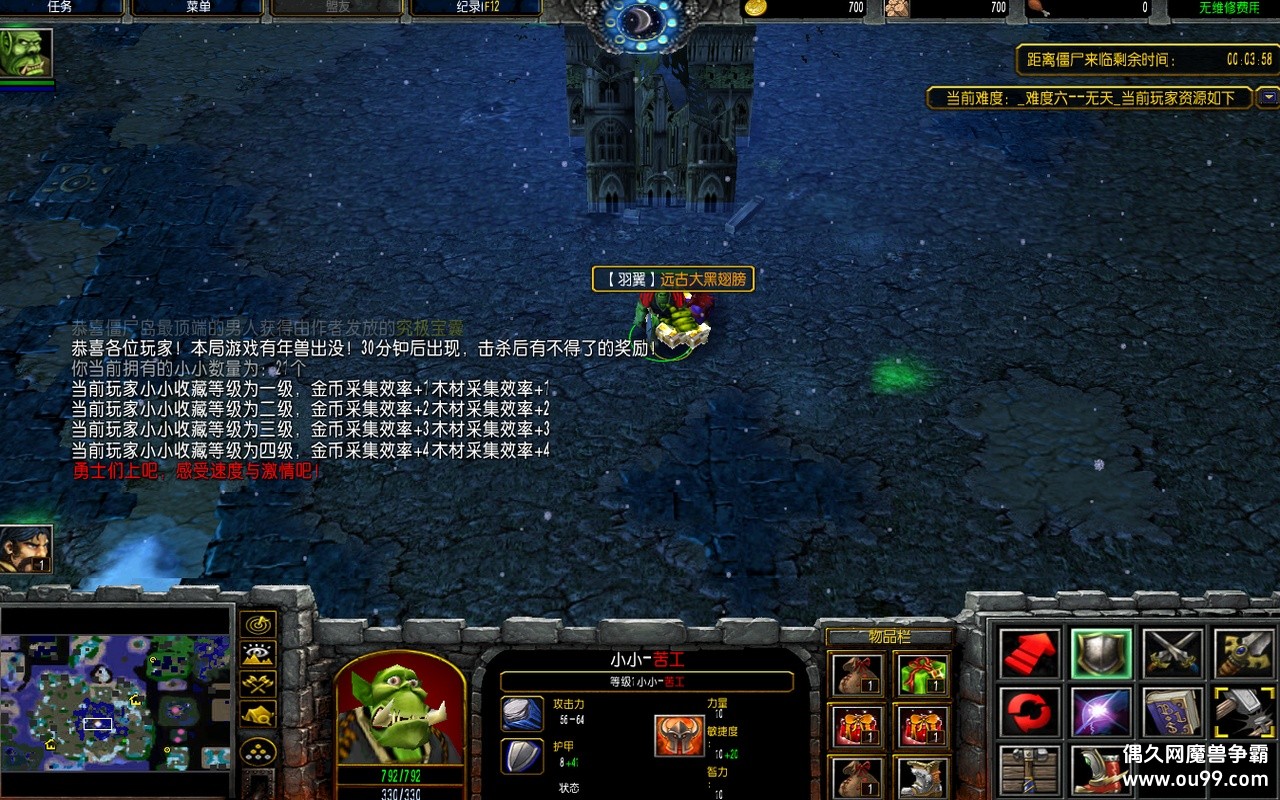Open formation toggle button below minimap buttons
Viewport: 1280px width, 800px height.
(259, 751)
